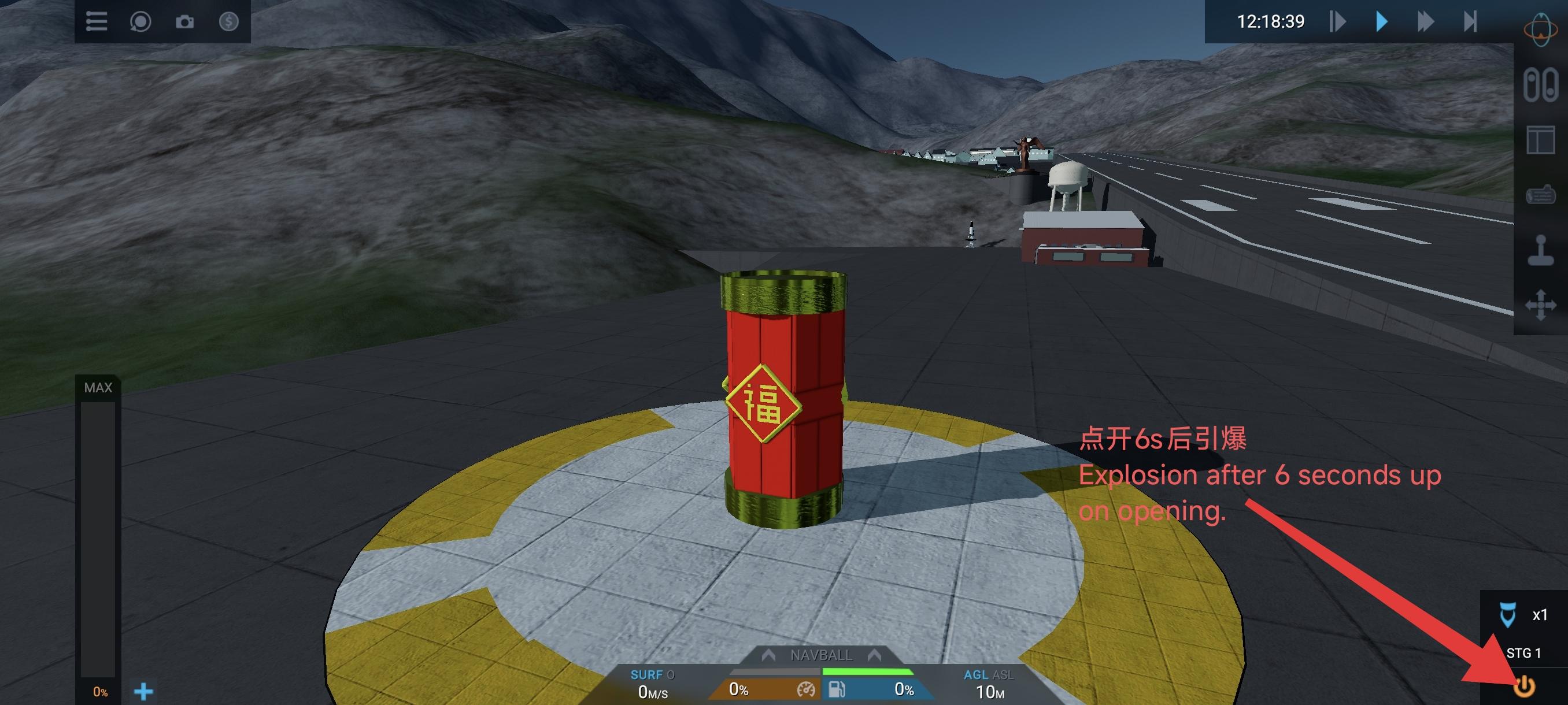Click the blue plus button by the throttle

click(x=143, y=691)
